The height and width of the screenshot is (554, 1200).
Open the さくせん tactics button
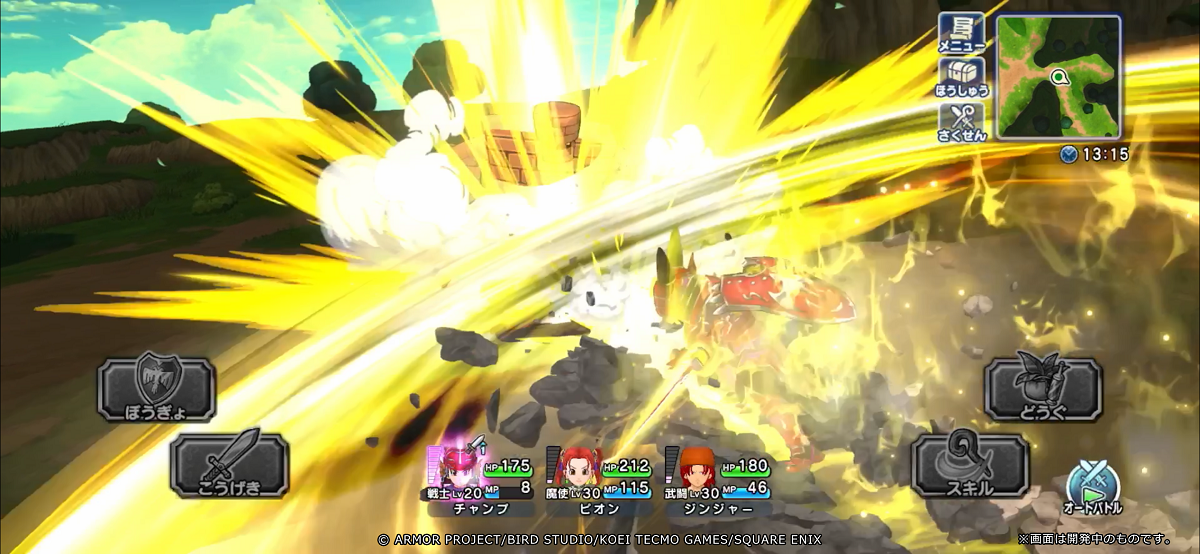pos(962,121)
